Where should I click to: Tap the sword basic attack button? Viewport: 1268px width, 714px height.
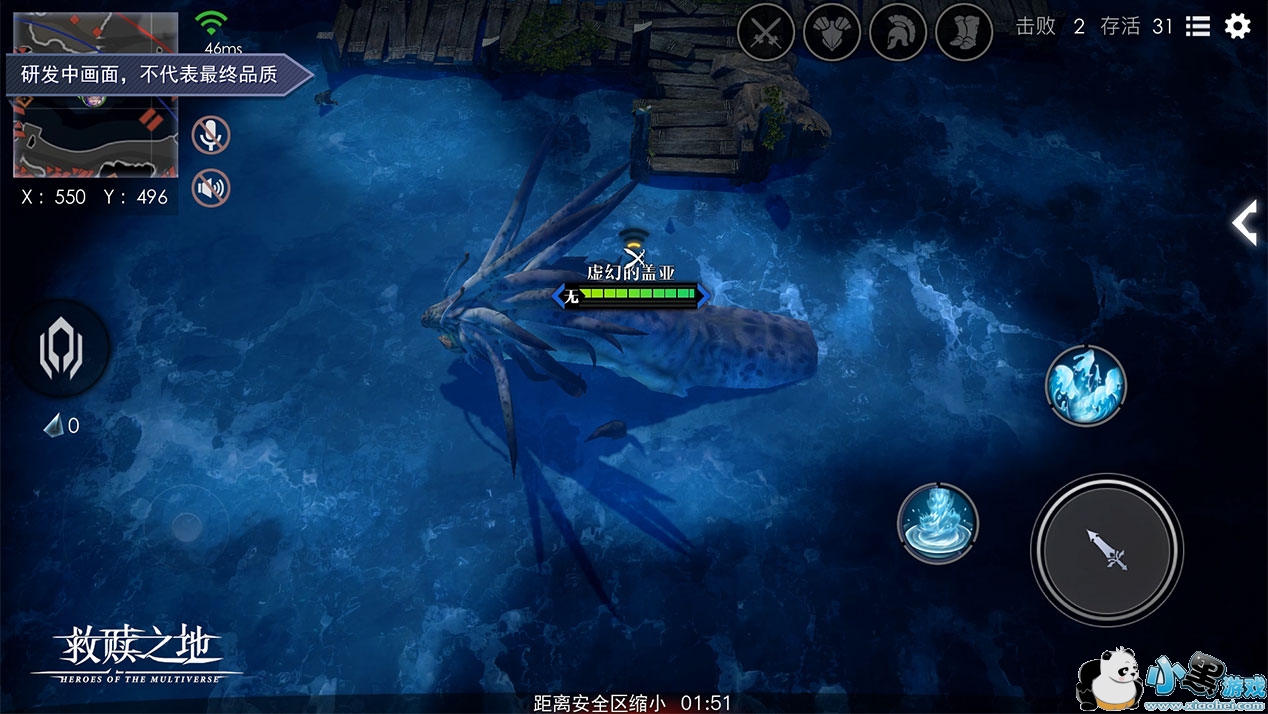coord(1107,549)
